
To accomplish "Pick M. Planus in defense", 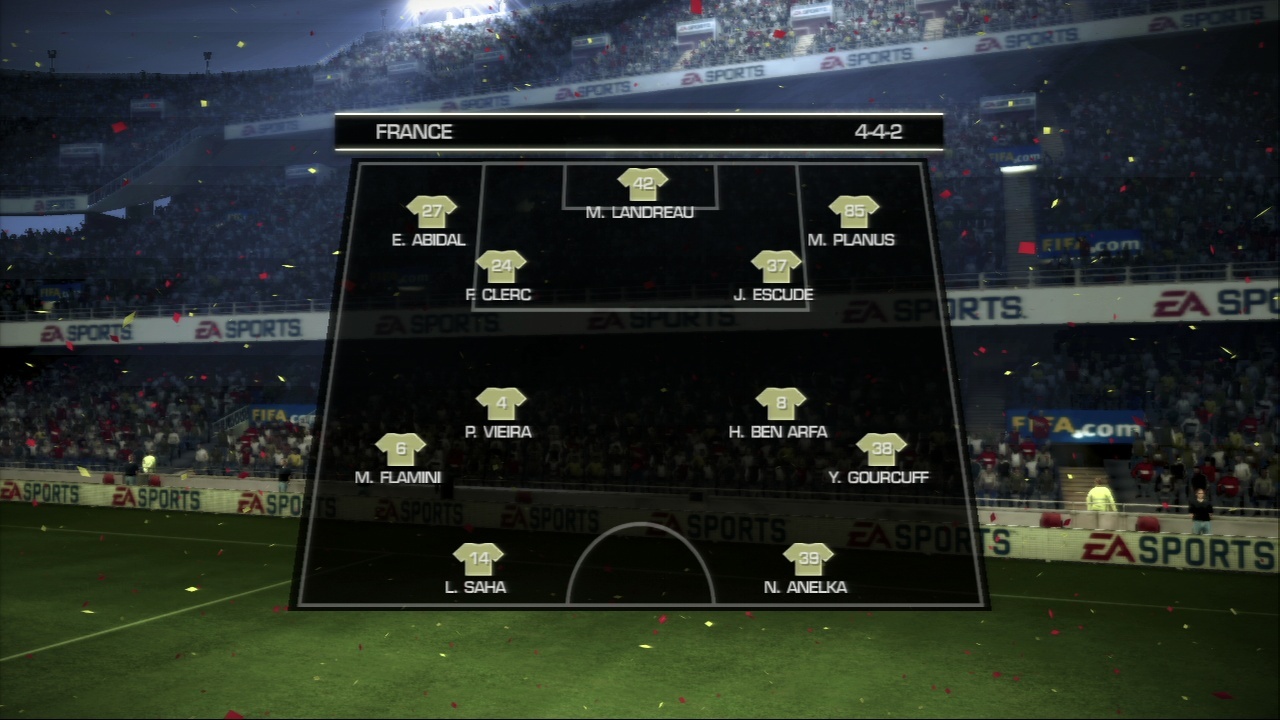I will tap(854, 212).
